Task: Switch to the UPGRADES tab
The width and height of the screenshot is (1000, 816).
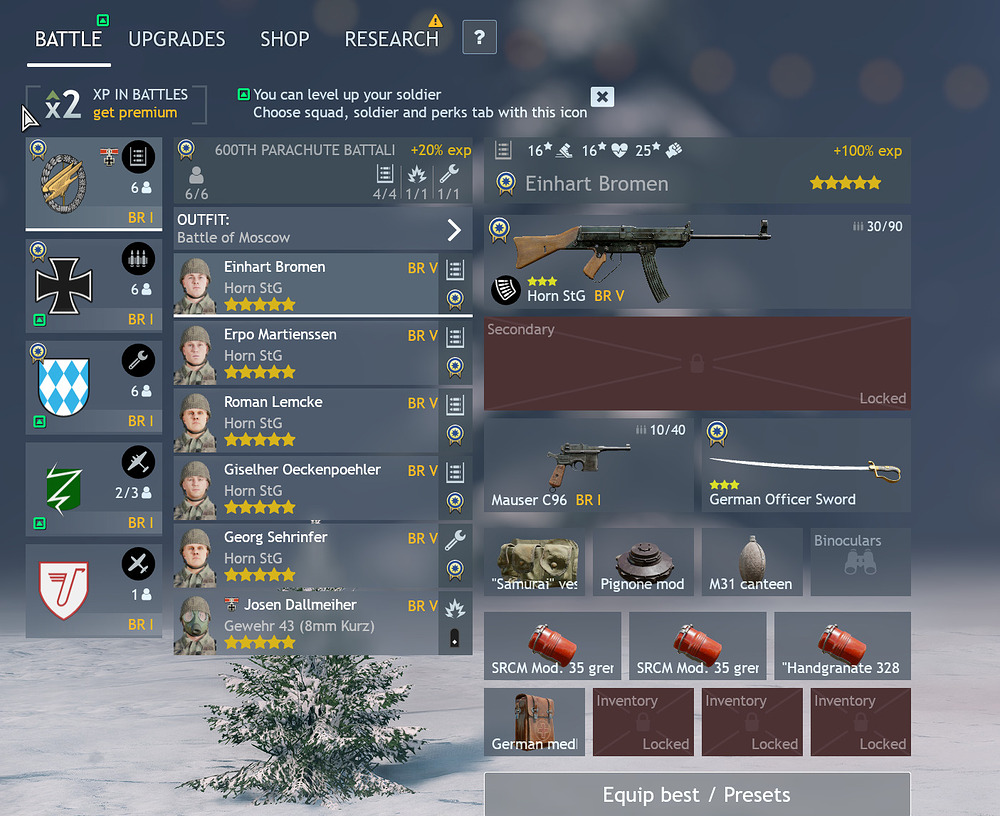Action: pos(177,39)
